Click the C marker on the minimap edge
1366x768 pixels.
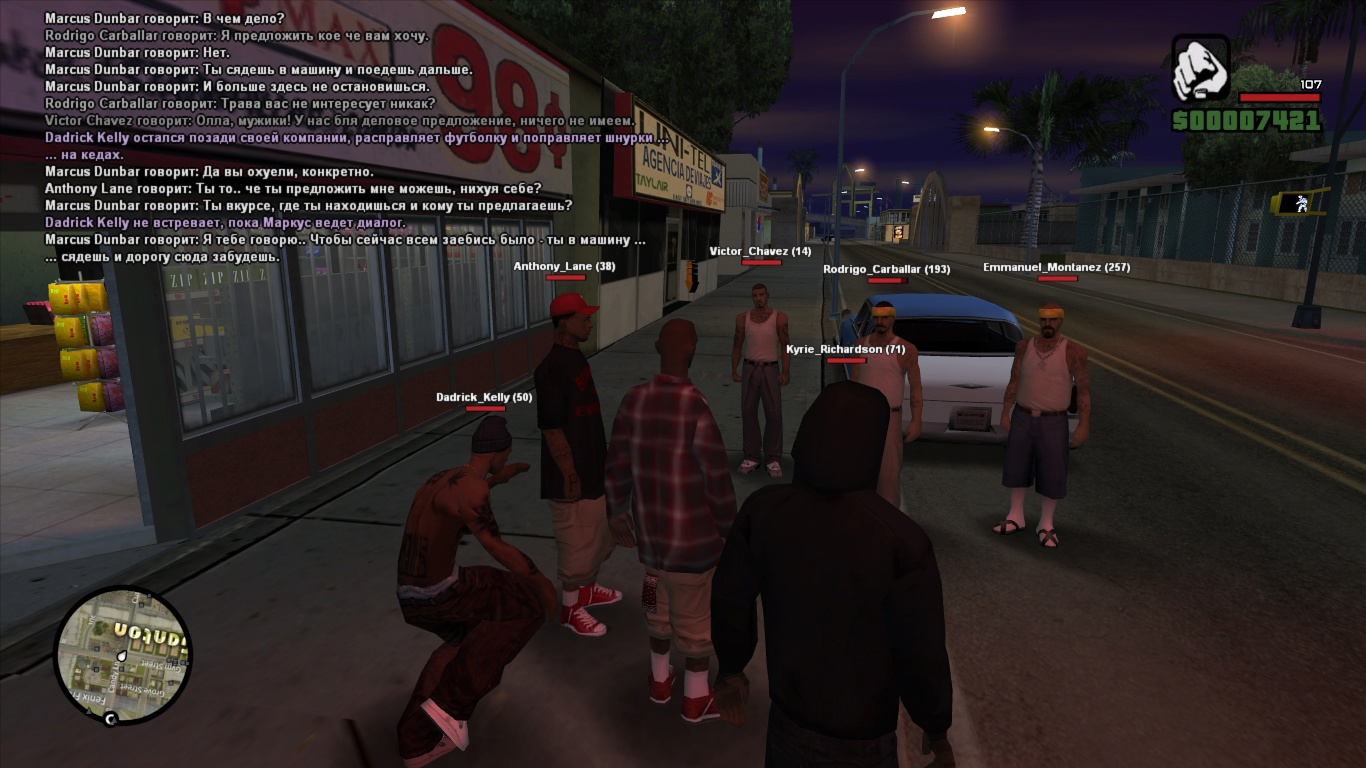tap(111, 718)
